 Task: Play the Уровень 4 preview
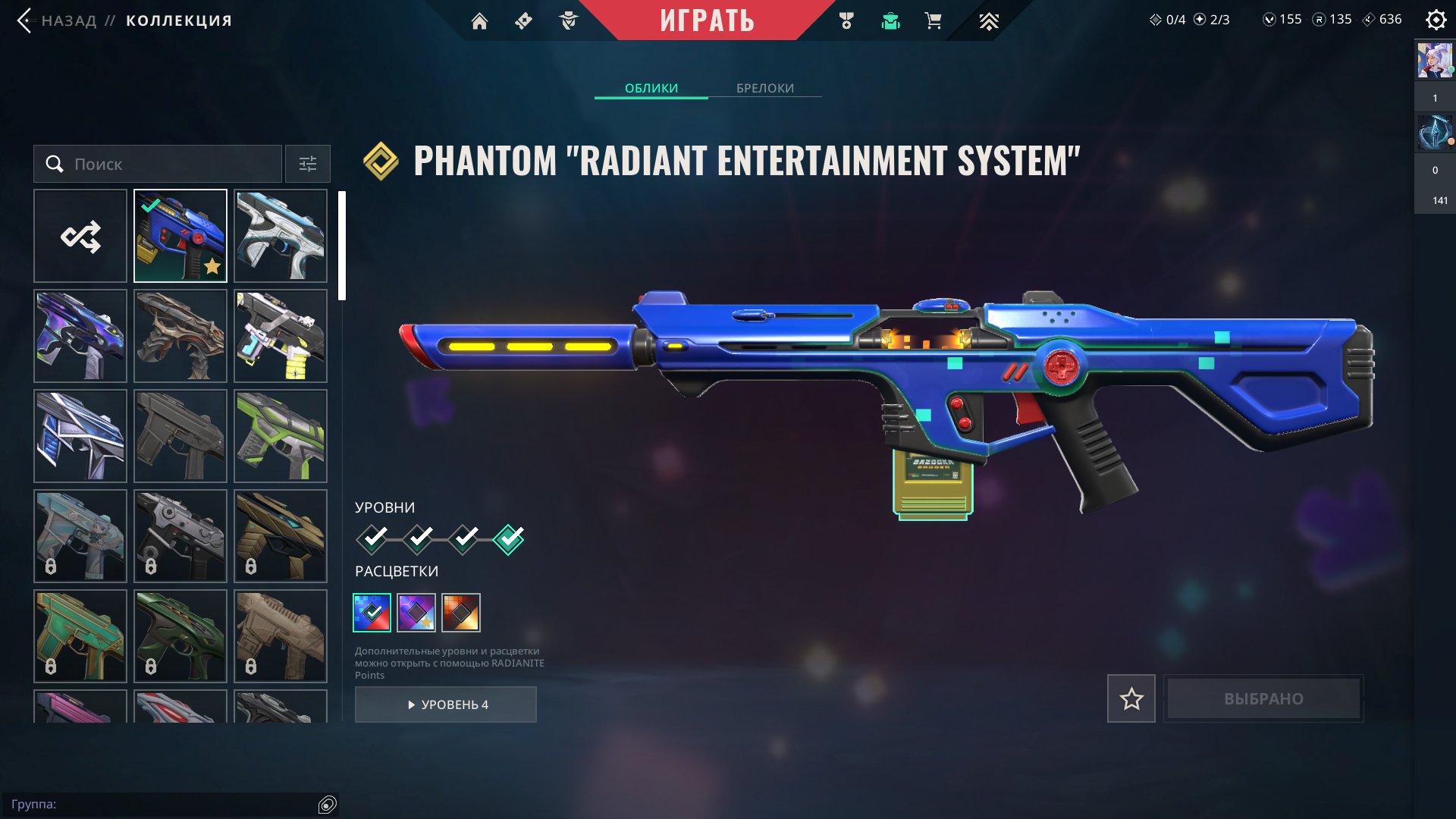tap(446, 704)
